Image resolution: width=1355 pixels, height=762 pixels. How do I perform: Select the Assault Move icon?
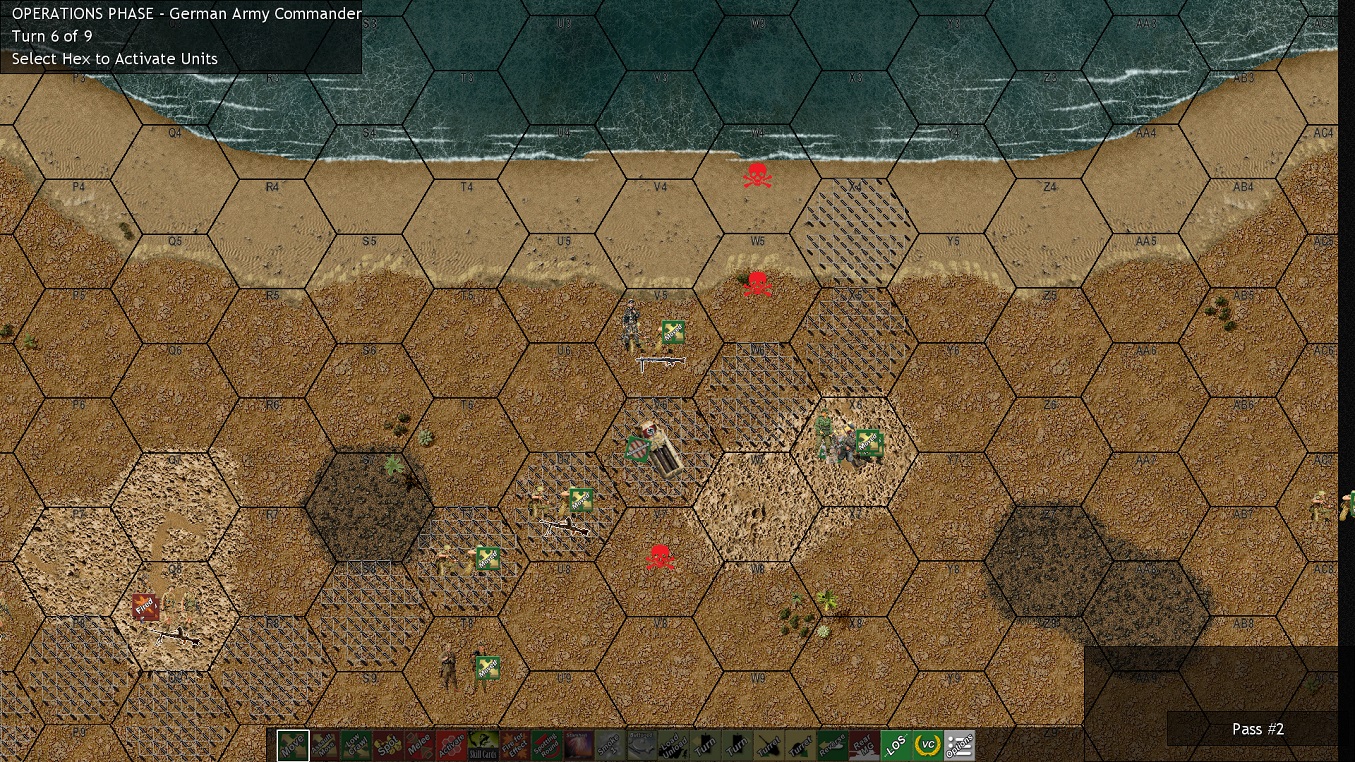tap(325, 745)
